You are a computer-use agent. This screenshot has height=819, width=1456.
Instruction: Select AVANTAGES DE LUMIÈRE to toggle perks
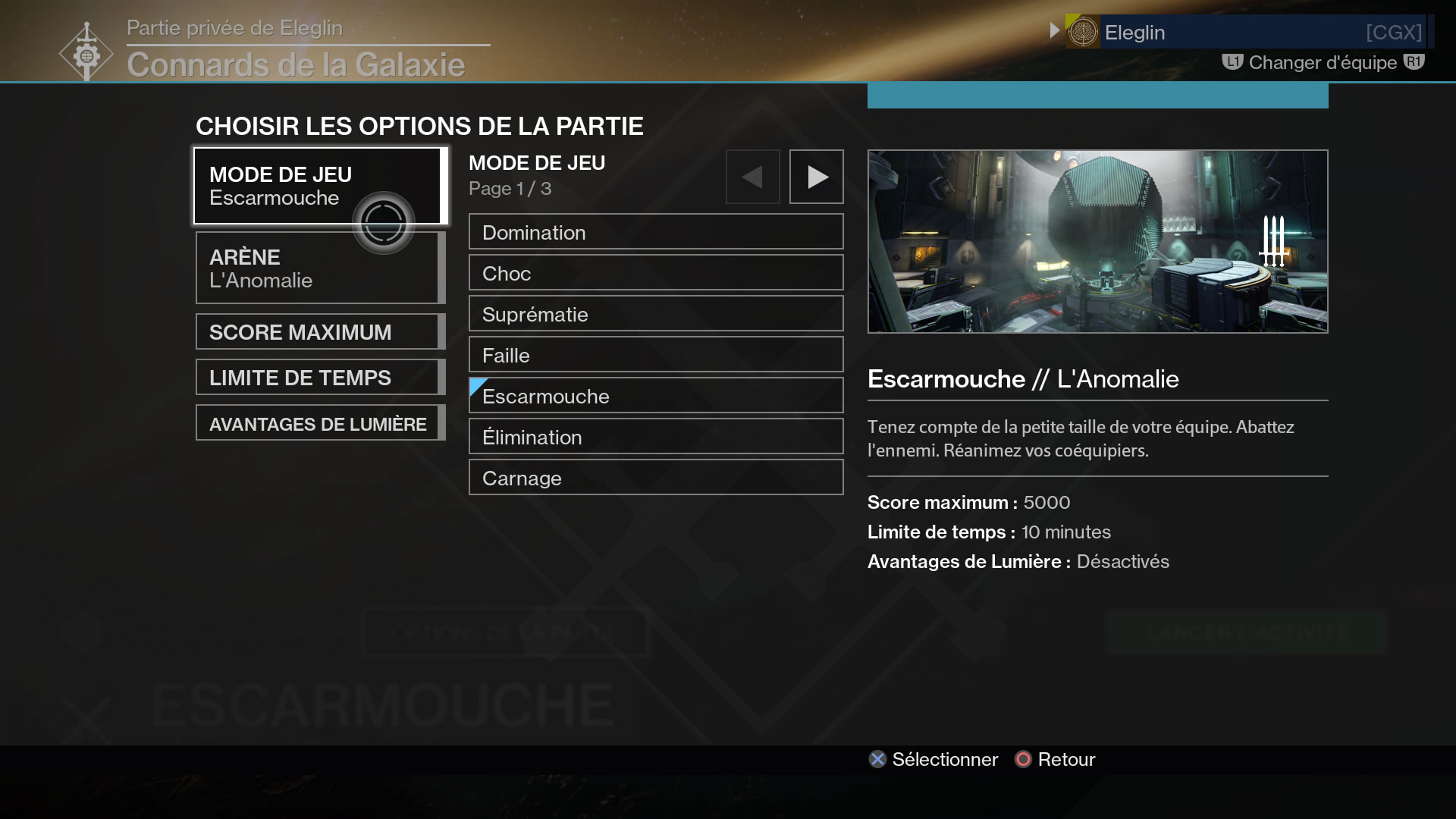coord(318,423)
